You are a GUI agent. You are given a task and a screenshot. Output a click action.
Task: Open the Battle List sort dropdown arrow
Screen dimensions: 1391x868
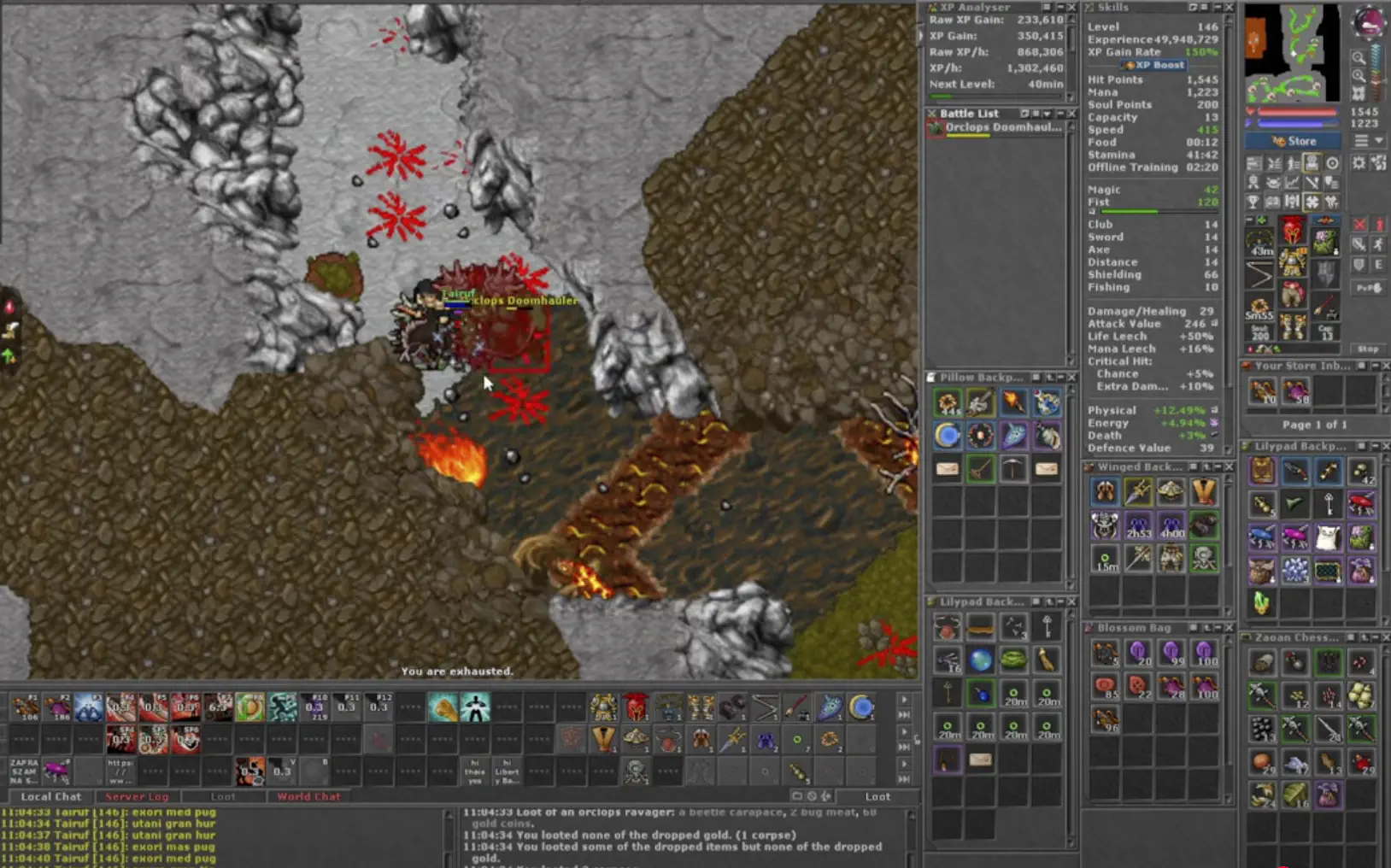1047,114
